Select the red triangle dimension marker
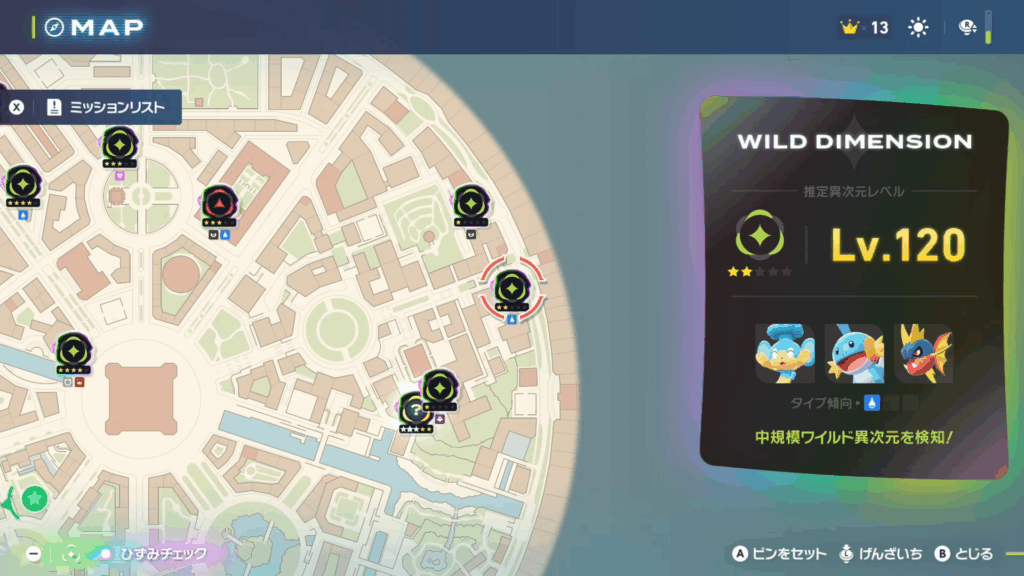1024x576 pixels. pyautogui.click(x=219, y=203)
